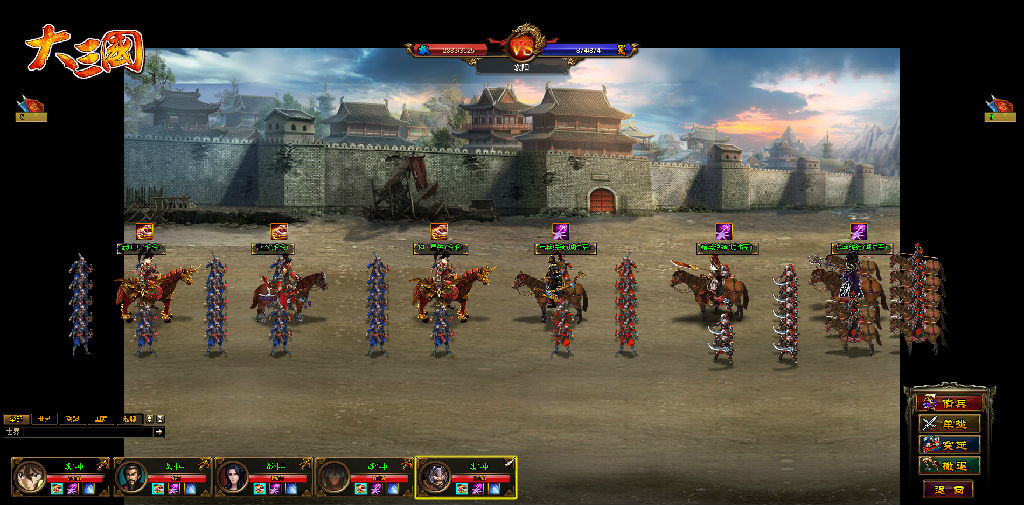Switch to the highlighted first chat tab
The image size is (1024, 505).
(x=15, y=419)
